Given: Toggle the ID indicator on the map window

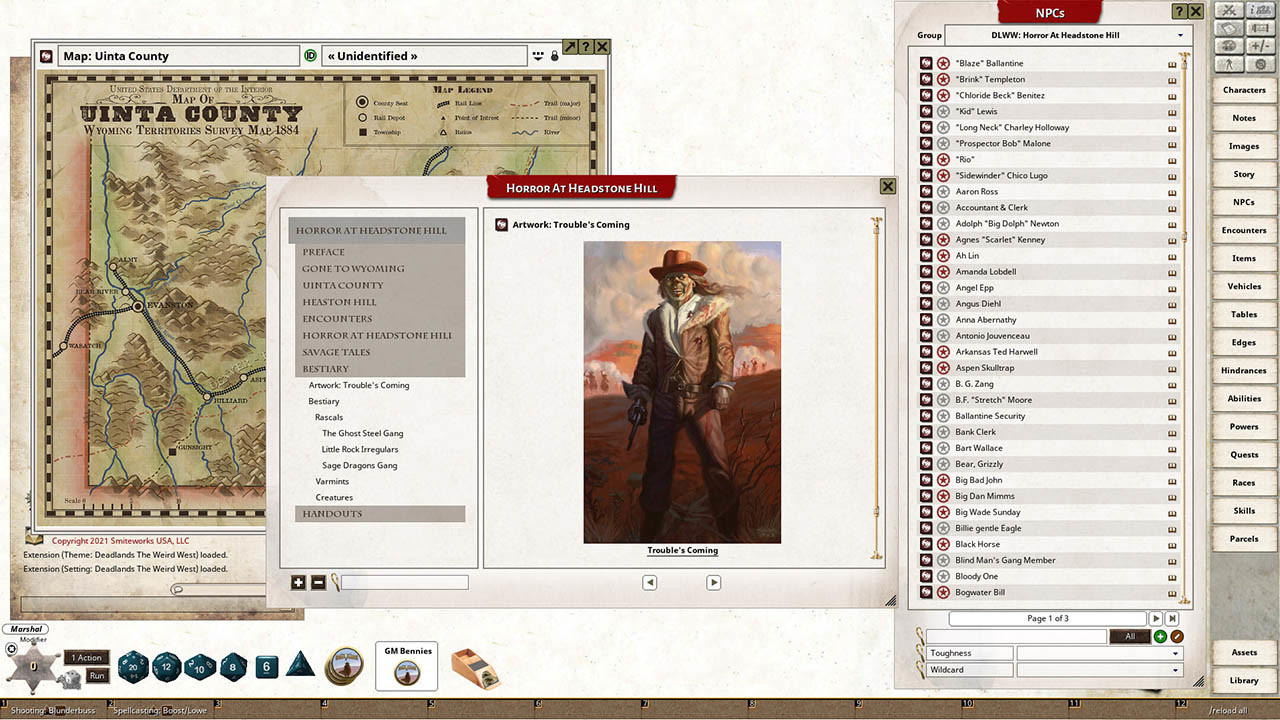Looking at the screenshot, I should [311, 55].
